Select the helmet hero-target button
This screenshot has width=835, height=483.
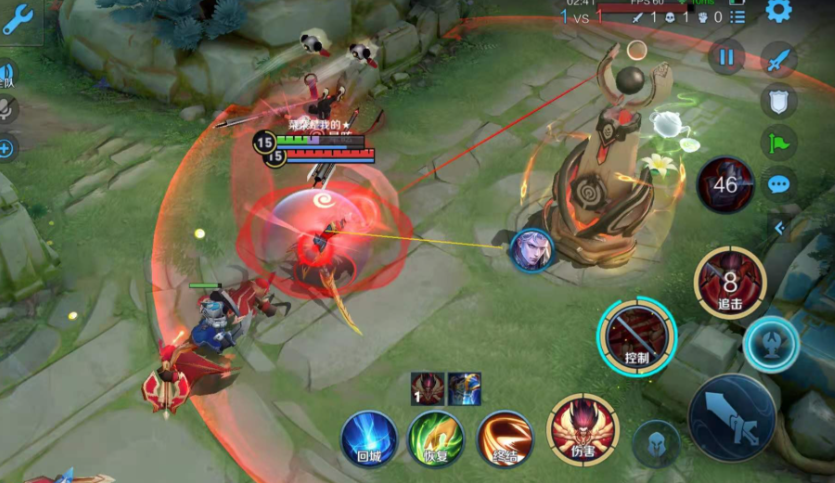655,444
